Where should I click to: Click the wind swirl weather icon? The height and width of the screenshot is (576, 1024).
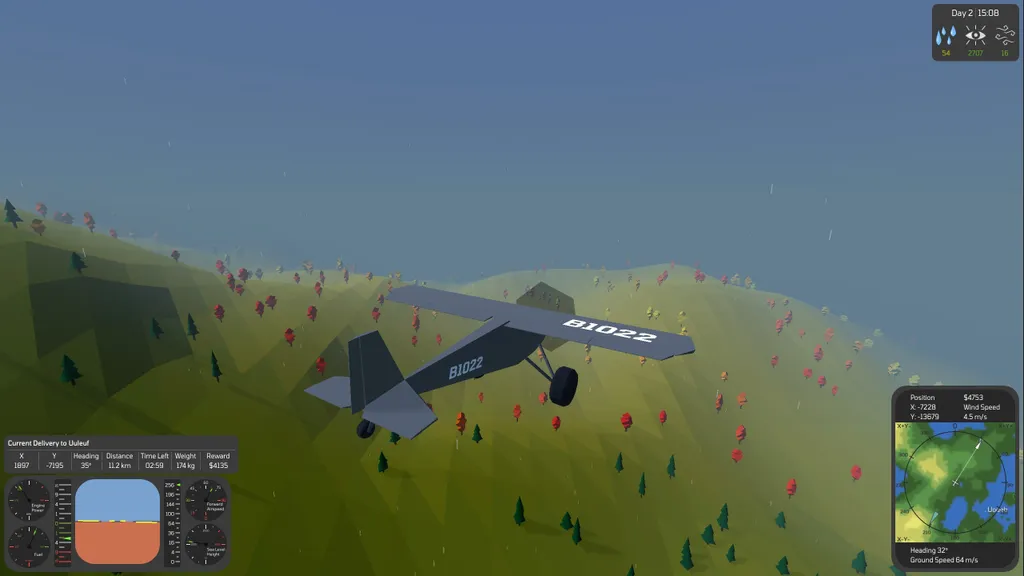coord(1004,37)
